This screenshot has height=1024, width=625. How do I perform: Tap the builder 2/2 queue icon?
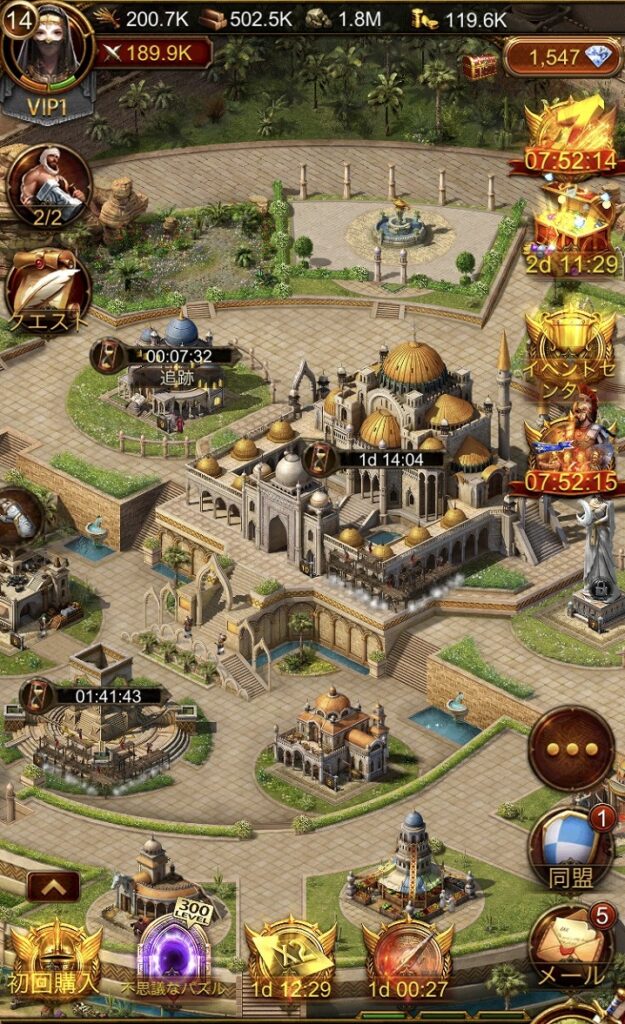pyautogui.click(x=49, y=185)
